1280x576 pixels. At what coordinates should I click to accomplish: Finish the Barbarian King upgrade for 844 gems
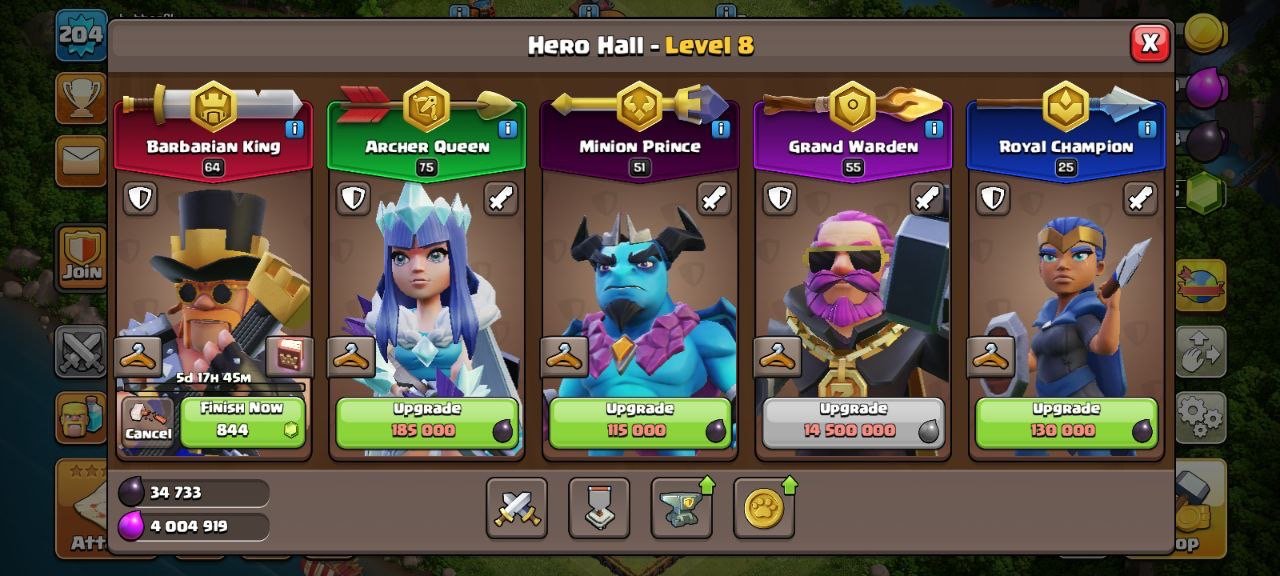pyautogui.click(x=242, y=421)
